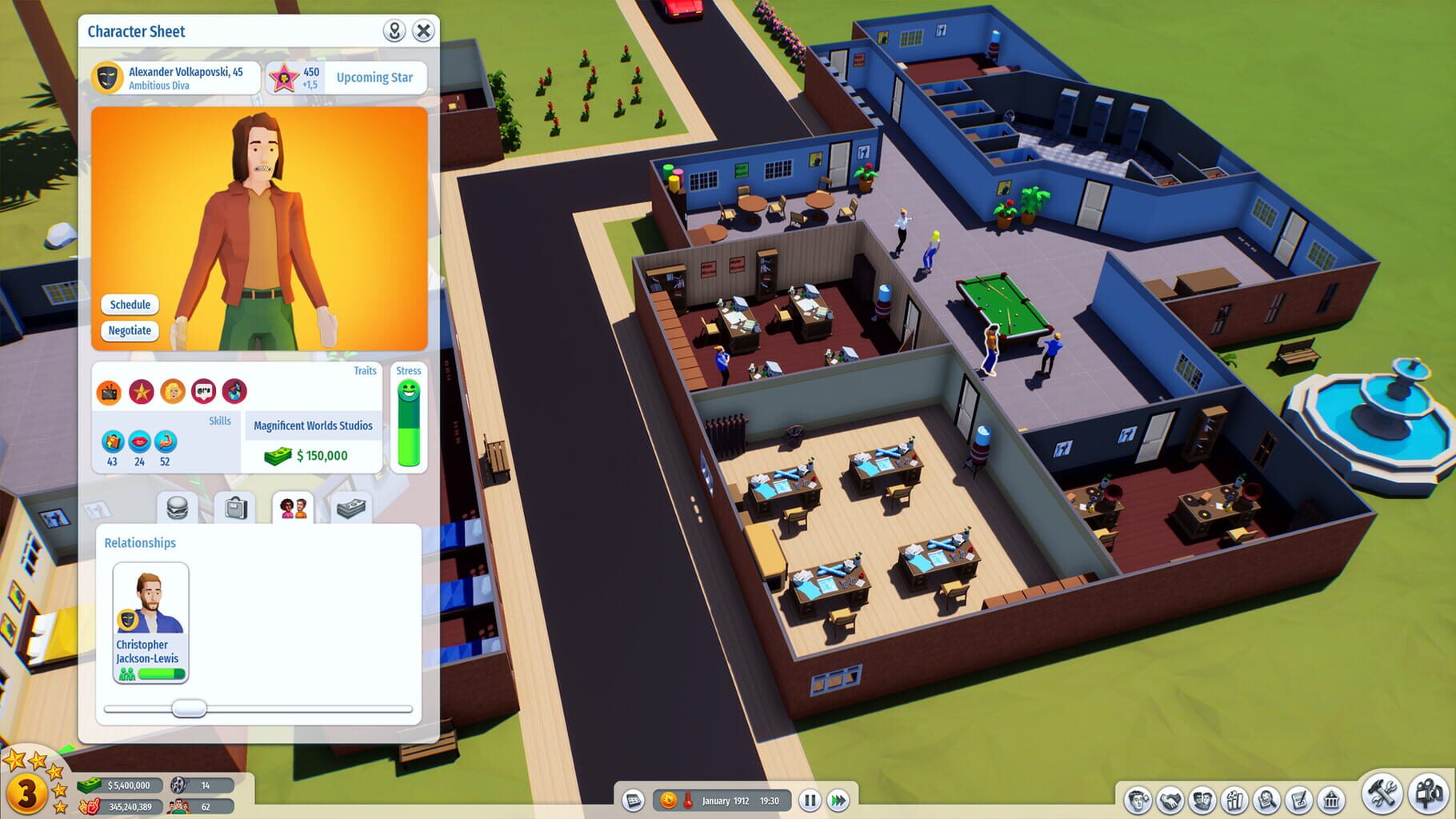Click the calendar icon near the date display
The image size is (1456, 819).
click(634, 800)
